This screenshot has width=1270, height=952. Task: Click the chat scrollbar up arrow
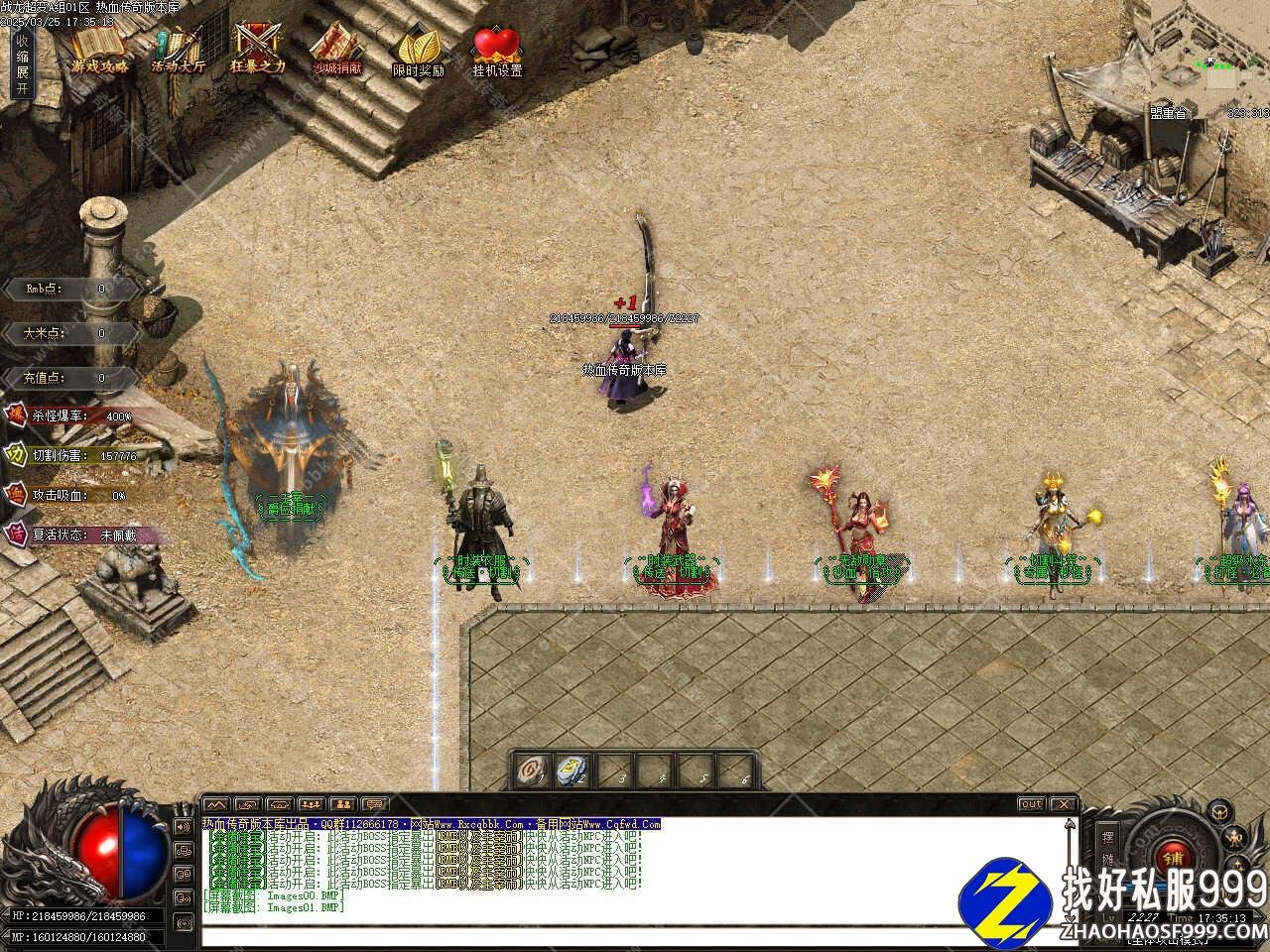(1069, 825)
